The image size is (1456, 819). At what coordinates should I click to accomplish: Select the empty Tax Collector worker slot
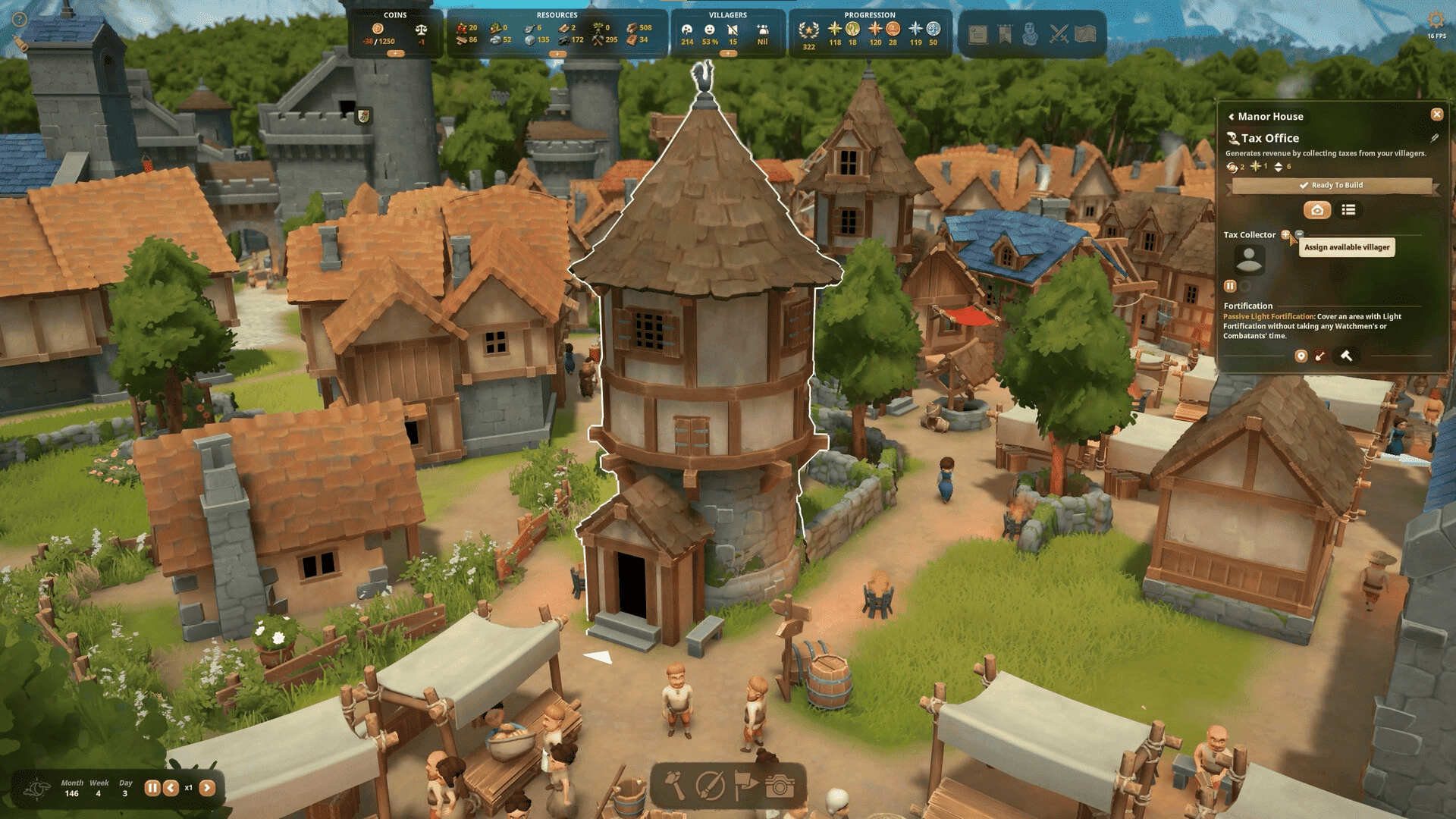[1248, 260]
